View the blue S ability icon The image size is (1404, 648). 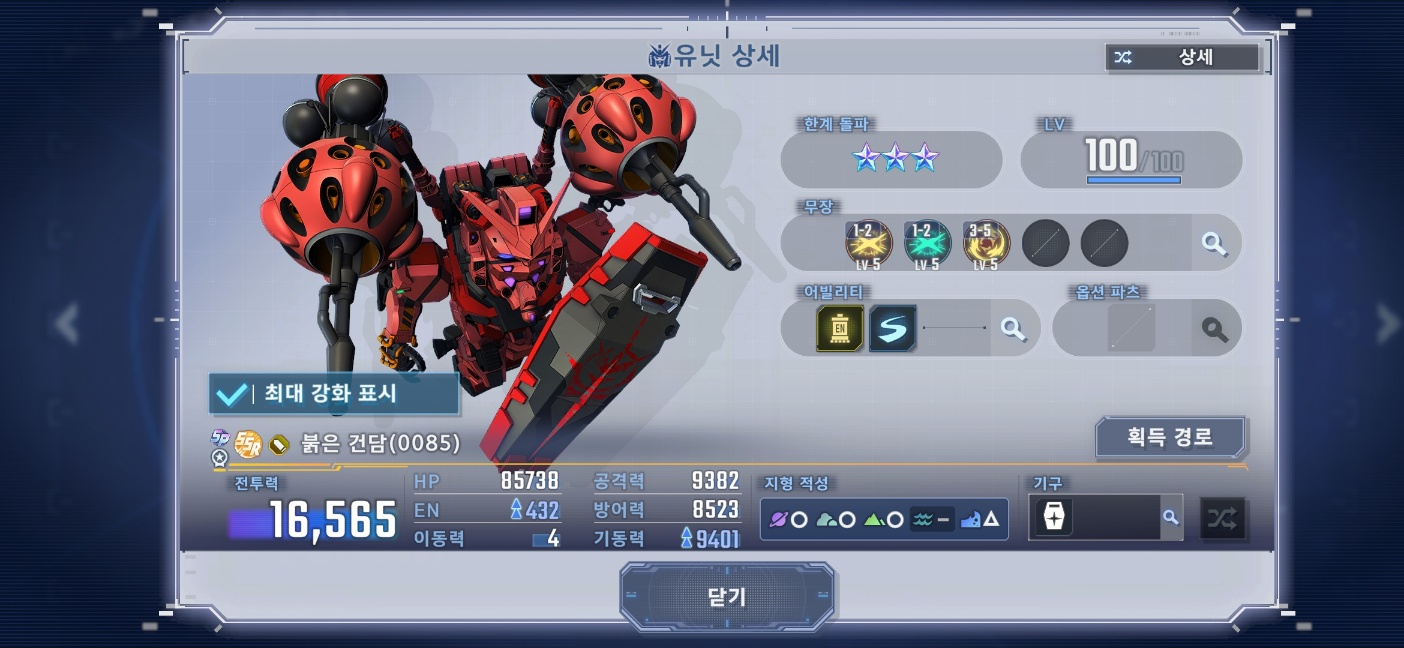[892, 328]
